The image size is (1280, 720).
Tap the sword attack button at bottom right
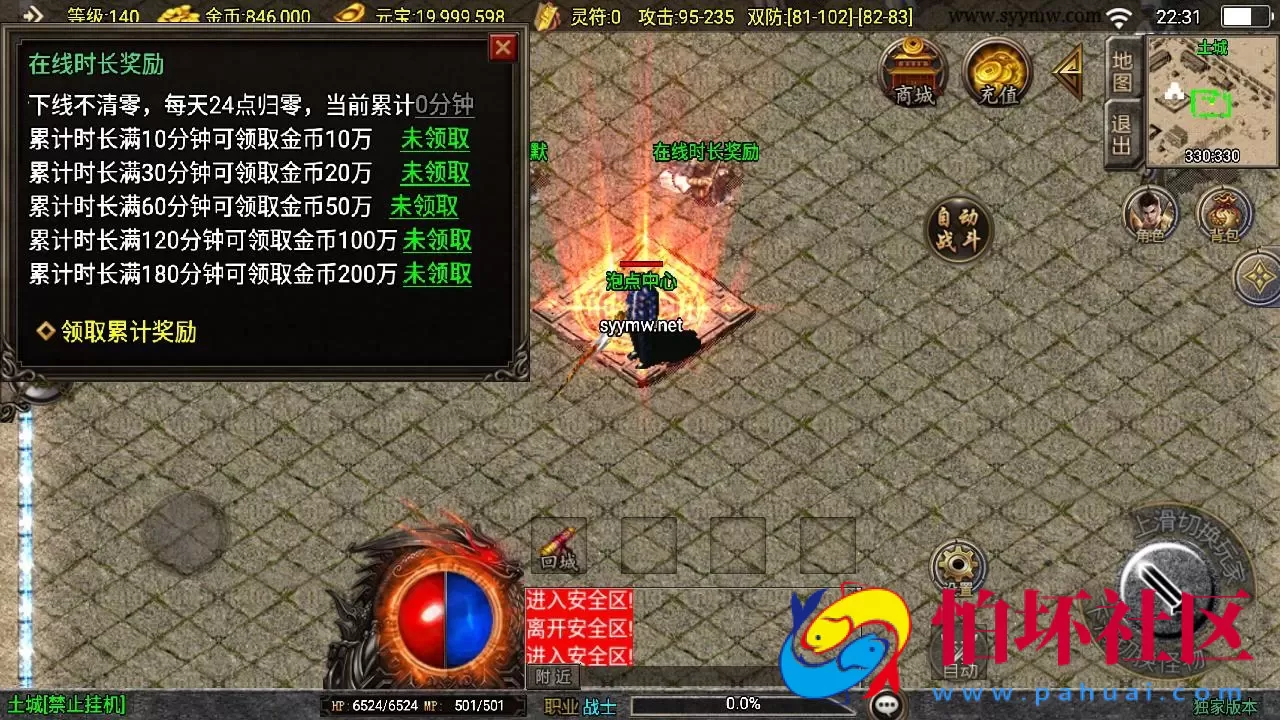(x=1163, y=597)
